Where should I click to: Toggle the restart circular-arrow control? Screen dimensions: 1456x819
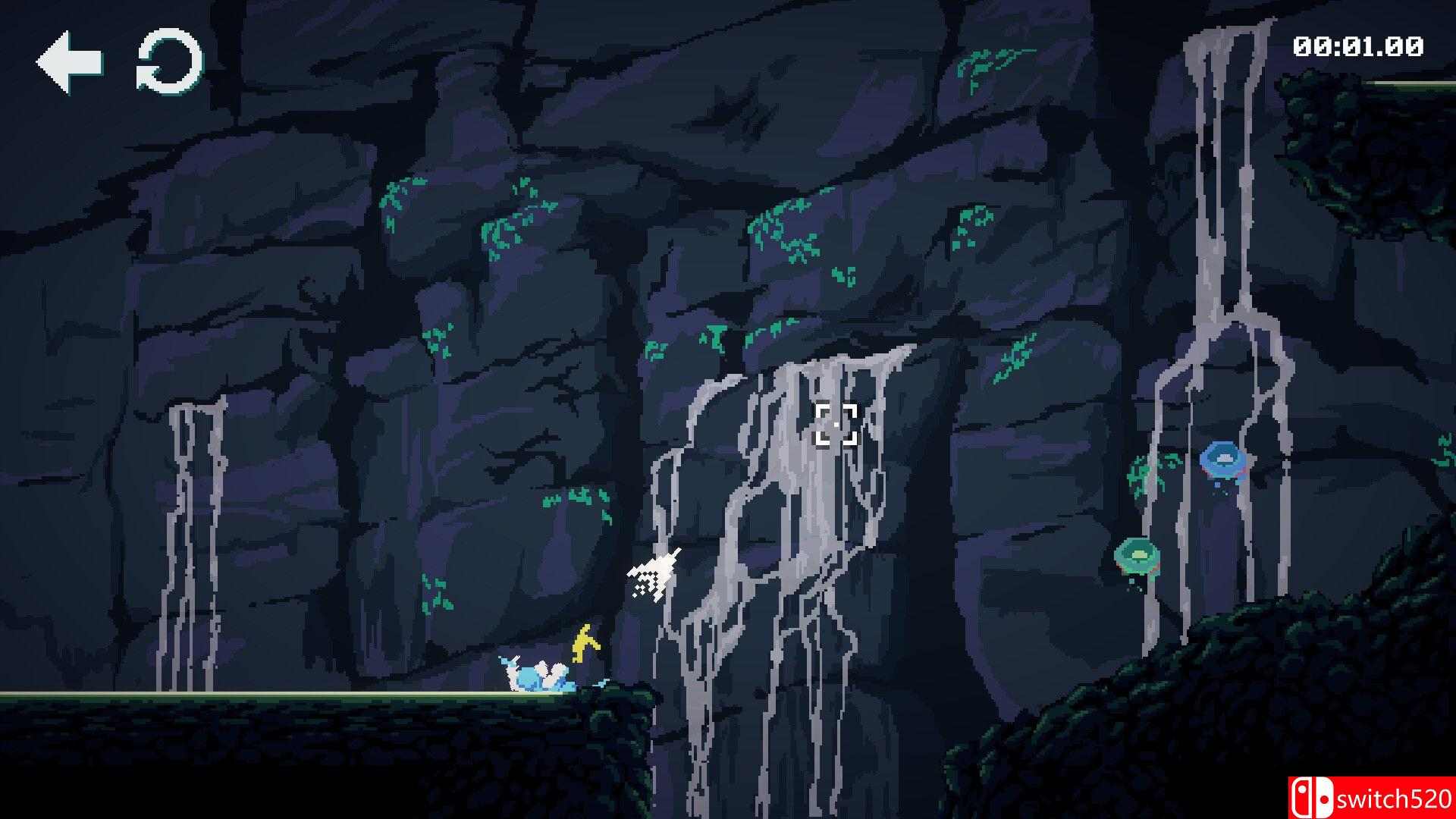168,62
